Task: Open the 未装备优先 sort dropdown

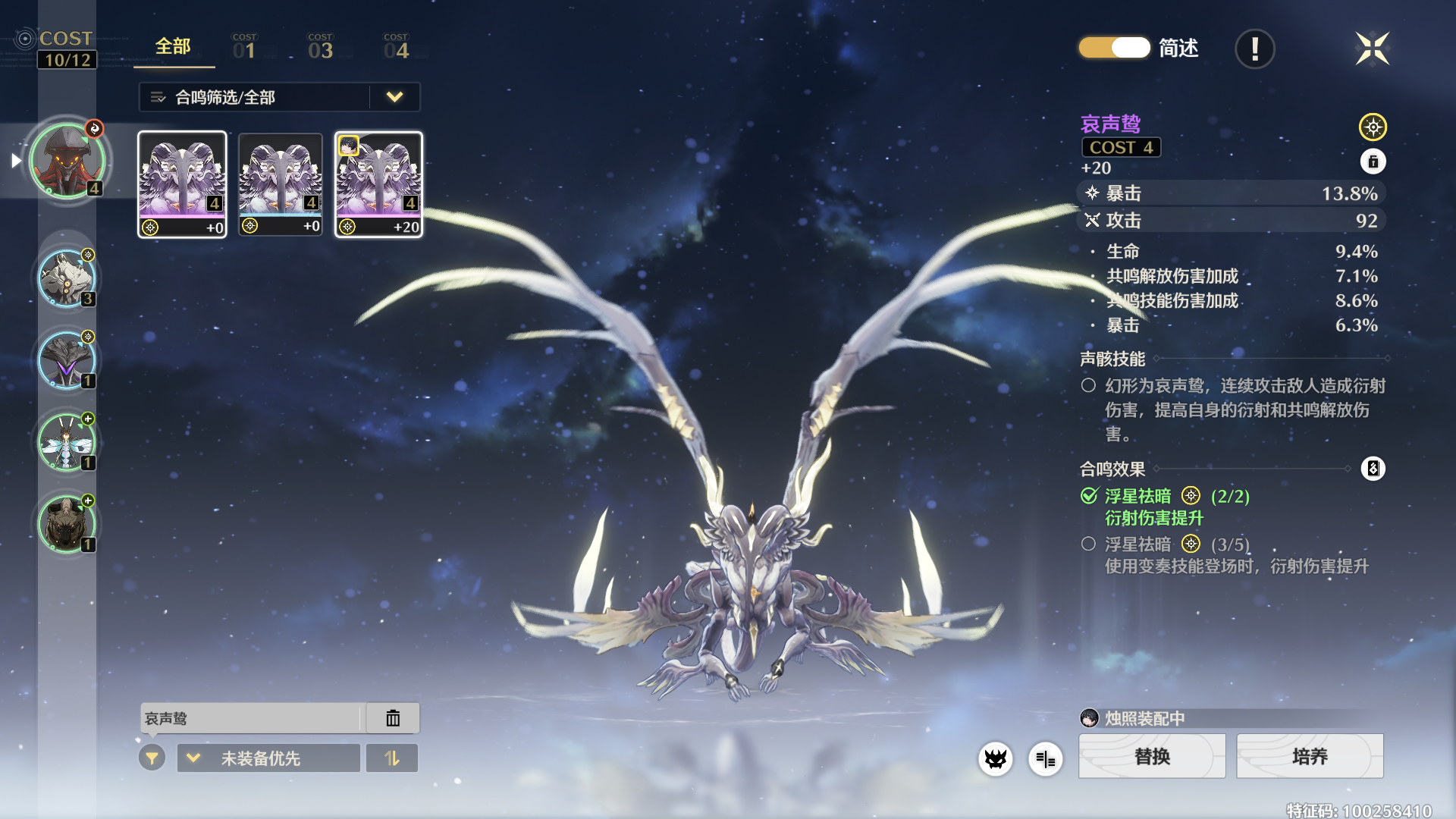Action: [268, 758]
